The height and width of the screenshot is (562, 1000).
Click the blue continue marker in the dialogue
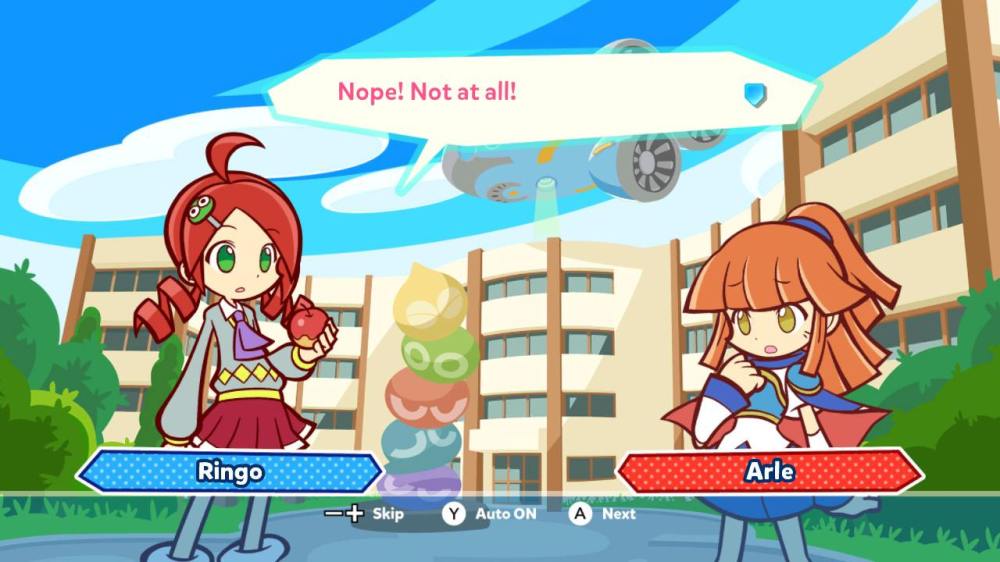click(755, 94)
